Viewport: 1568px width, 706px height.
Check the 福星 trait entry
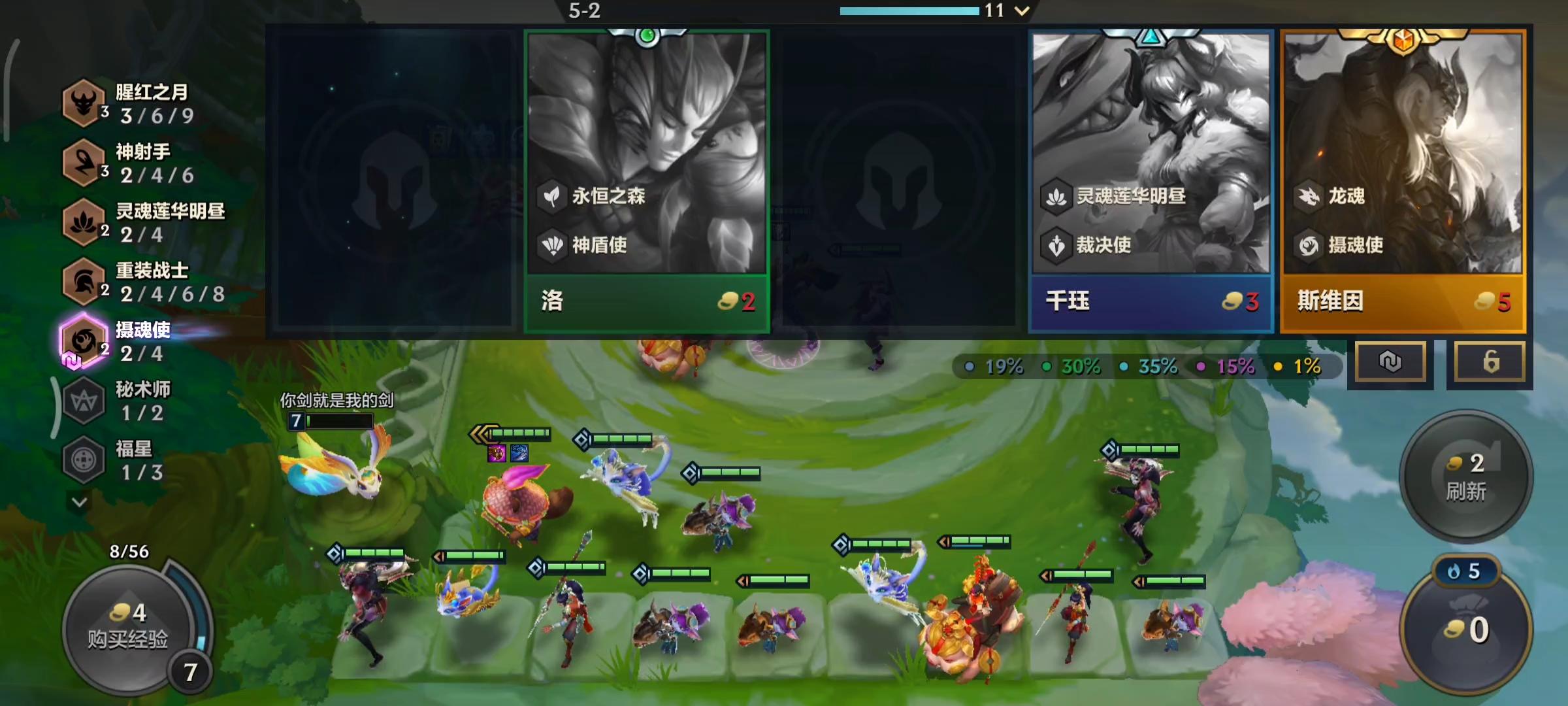click(84, 460)
